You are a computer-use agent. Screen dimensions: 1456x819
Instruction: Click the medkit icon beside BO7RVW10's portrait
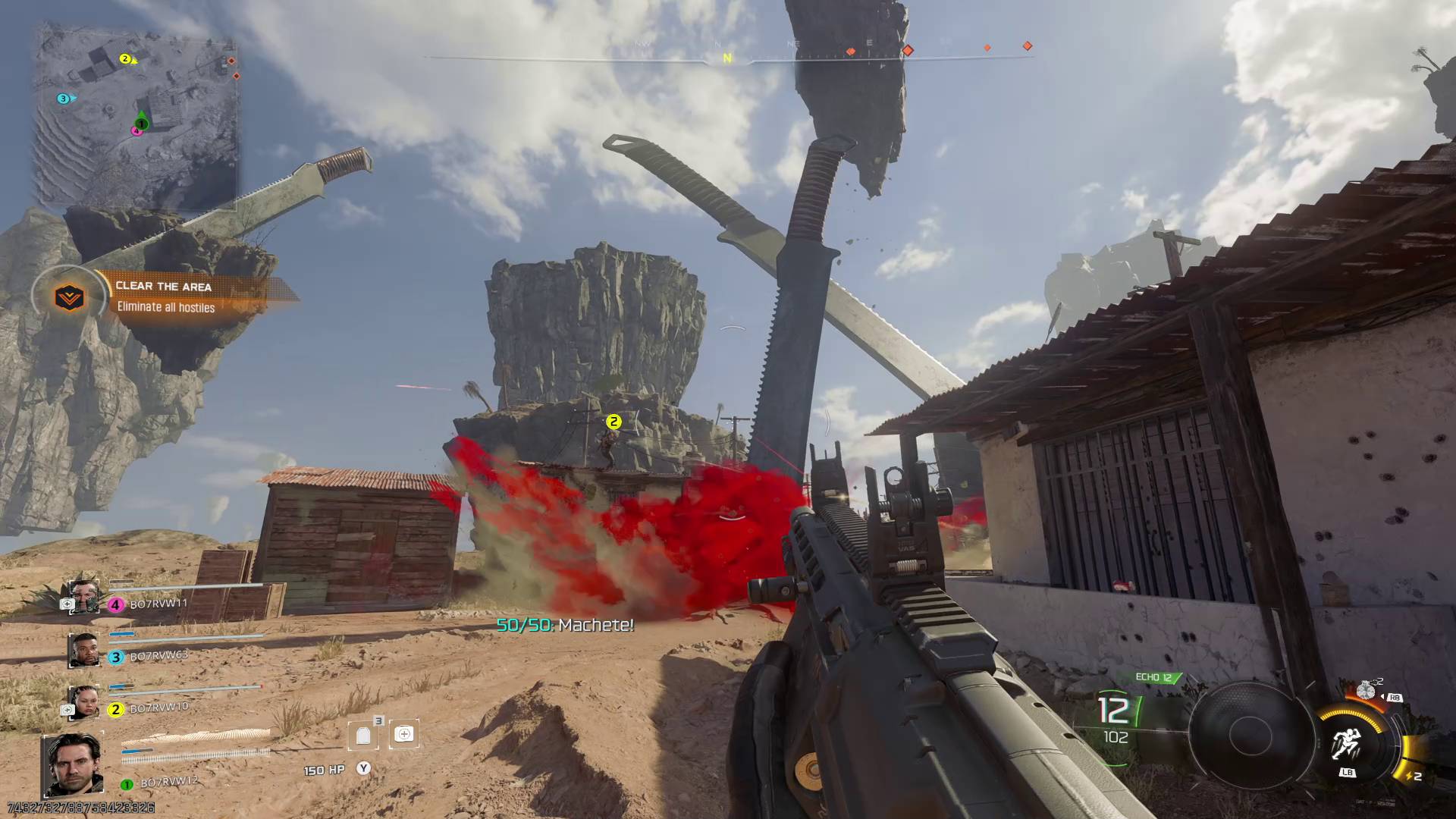coord(67,710)
